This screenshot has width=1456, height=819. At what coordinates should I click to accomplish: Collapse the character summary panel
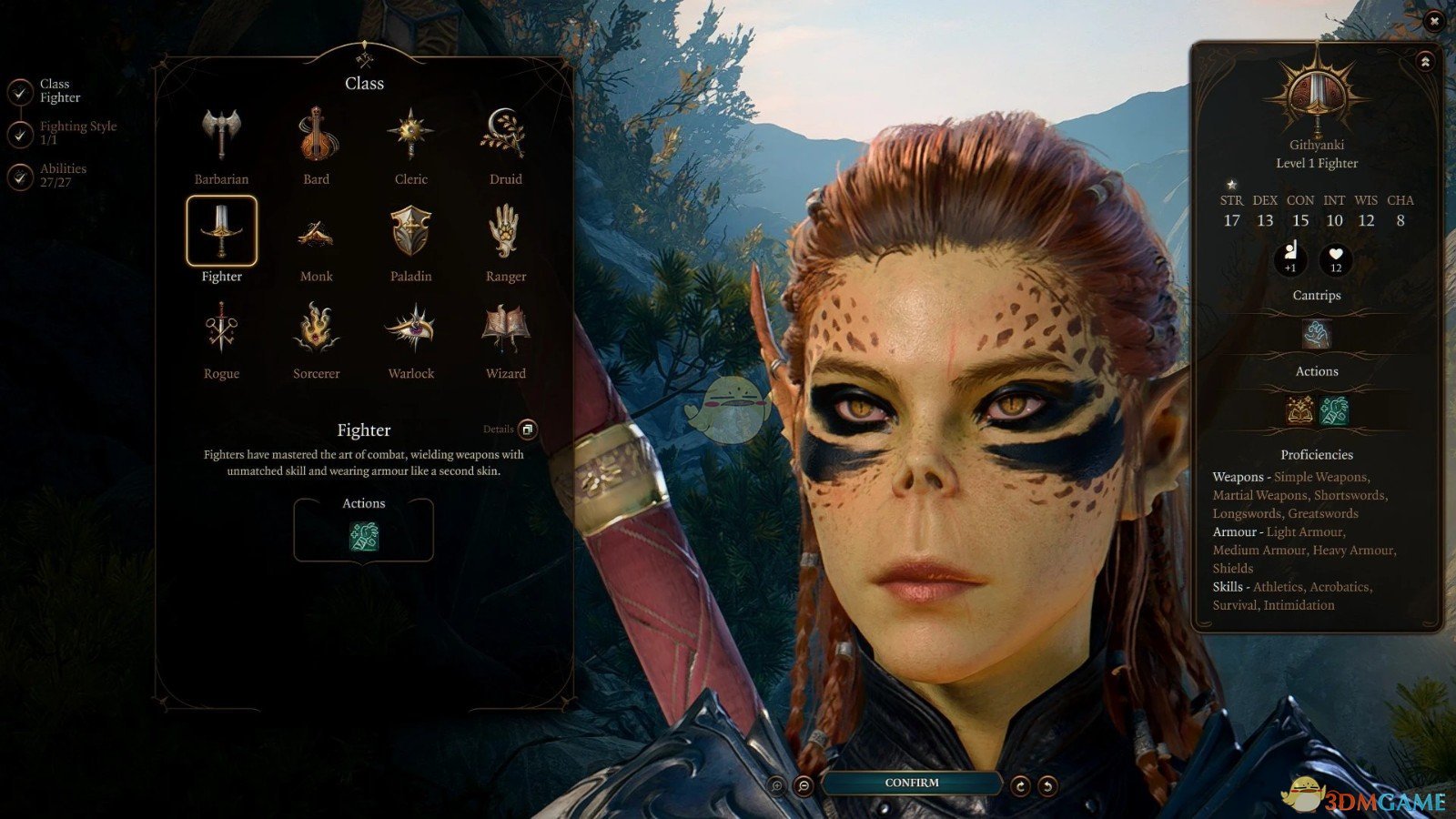(x=1424, y=62)
